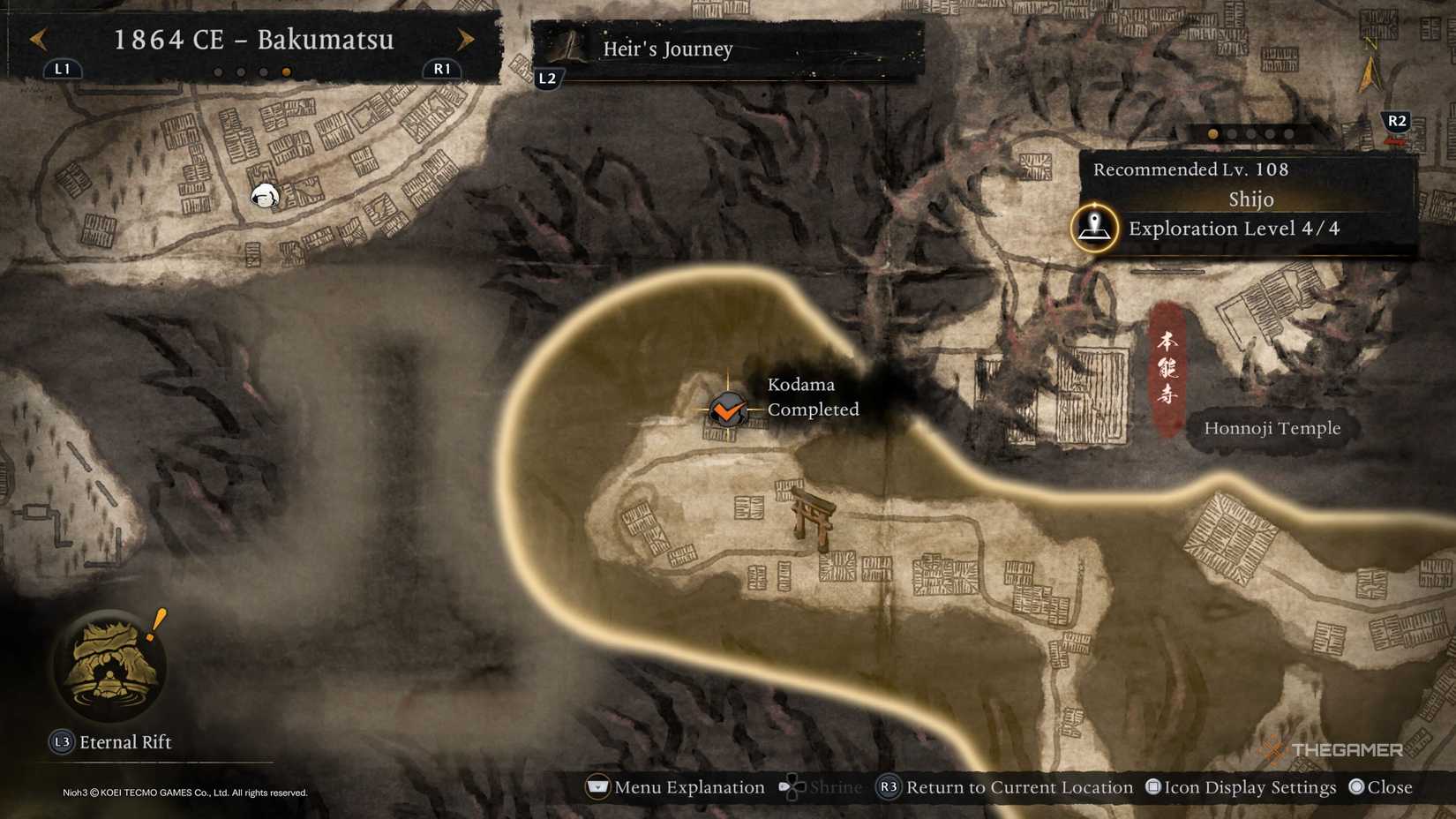Click the player position icon on the map
The image size is (1456, 819).
[264, 197]
